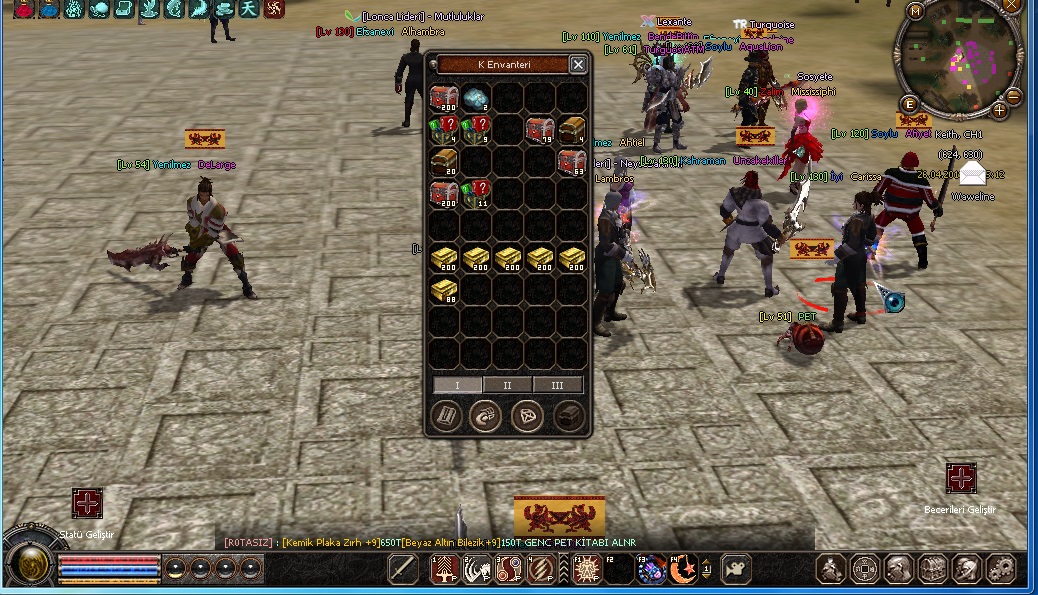Click the minimap E button
Screen dimensions: 1038x595
[910, 104]
